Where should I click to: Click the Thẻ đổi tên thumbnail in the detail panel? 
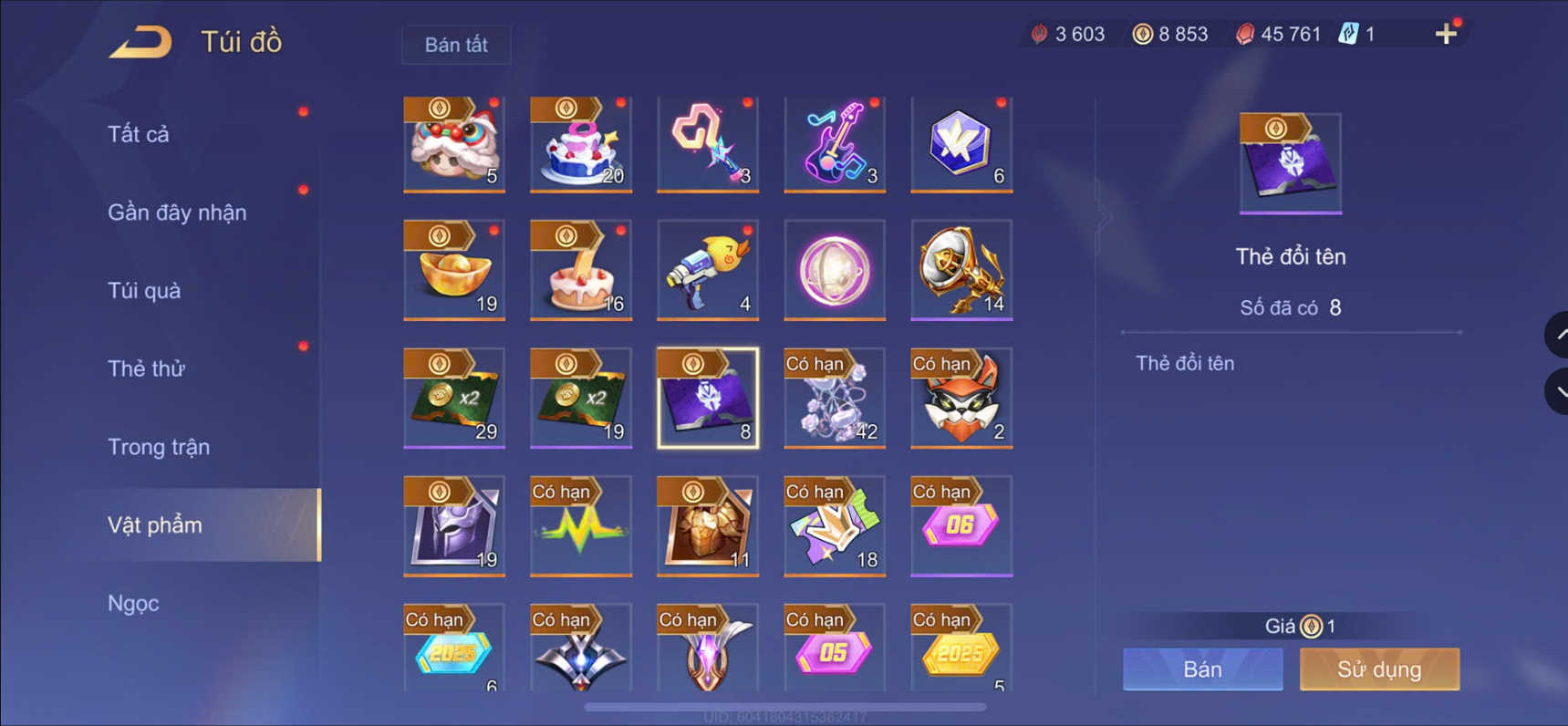1290,162
